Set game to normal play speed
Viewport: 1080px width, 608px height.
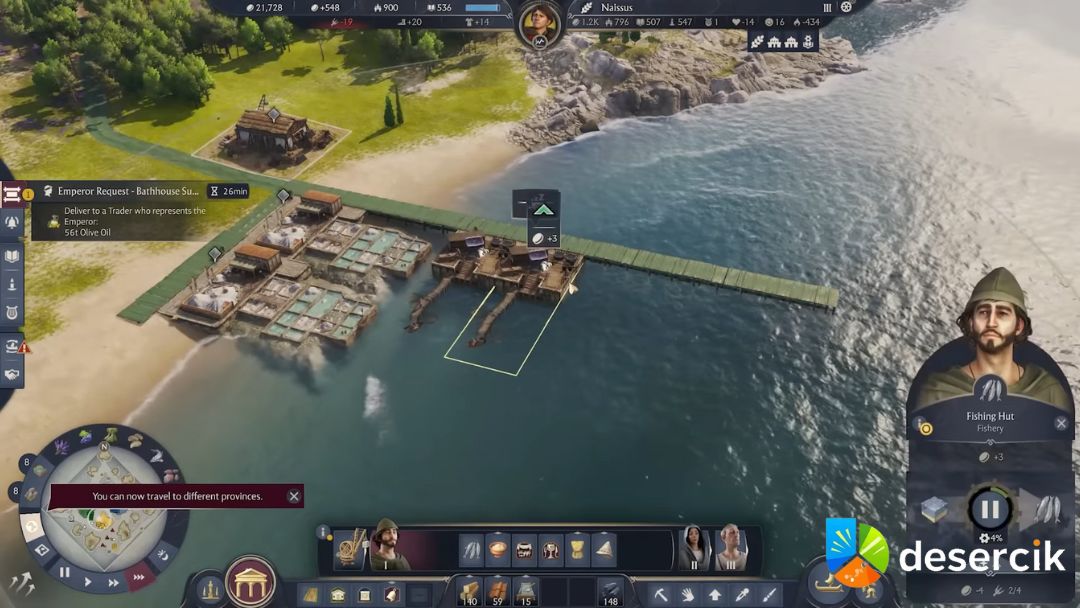point(88,581)
